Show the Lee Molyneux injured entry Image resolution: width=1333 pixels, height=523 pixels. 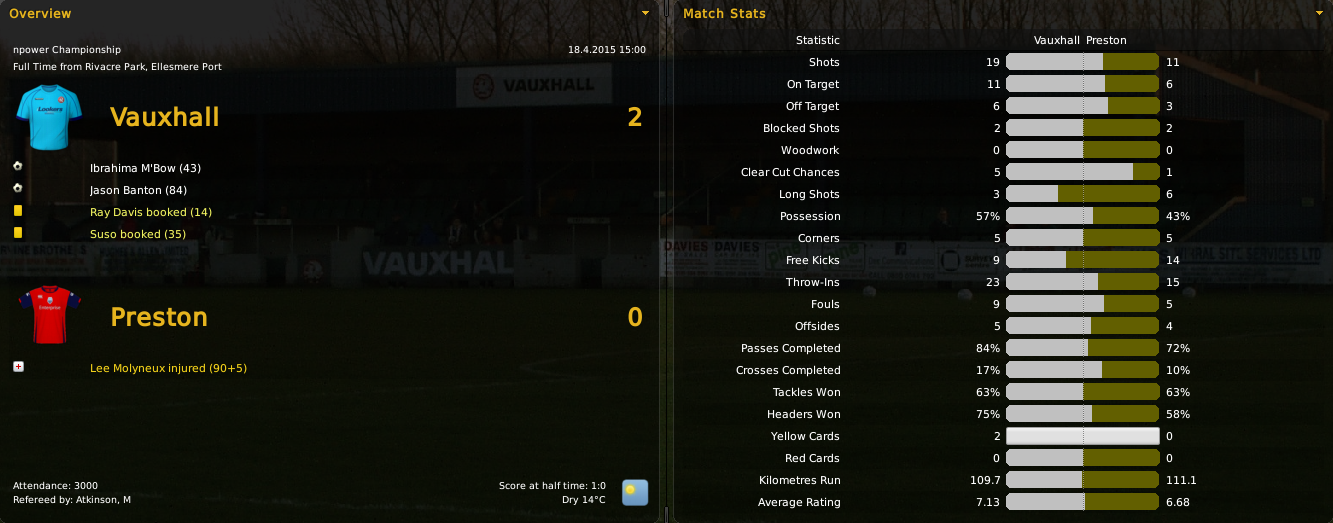tap(168, 368)
